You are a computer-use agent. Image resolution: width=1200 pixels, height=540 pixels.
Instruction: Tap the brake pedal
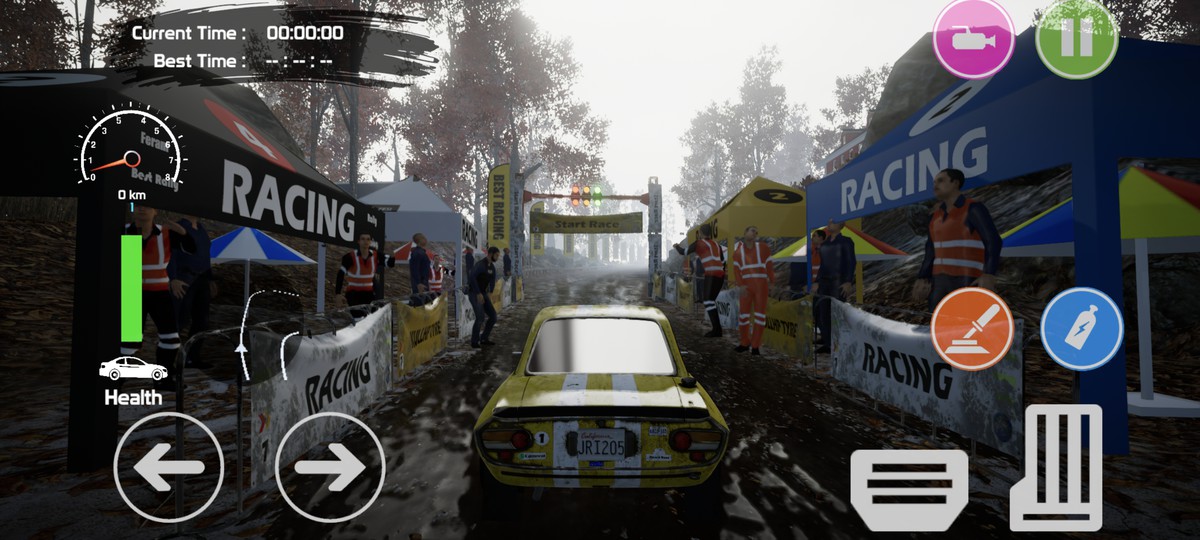tap(909, 489)
